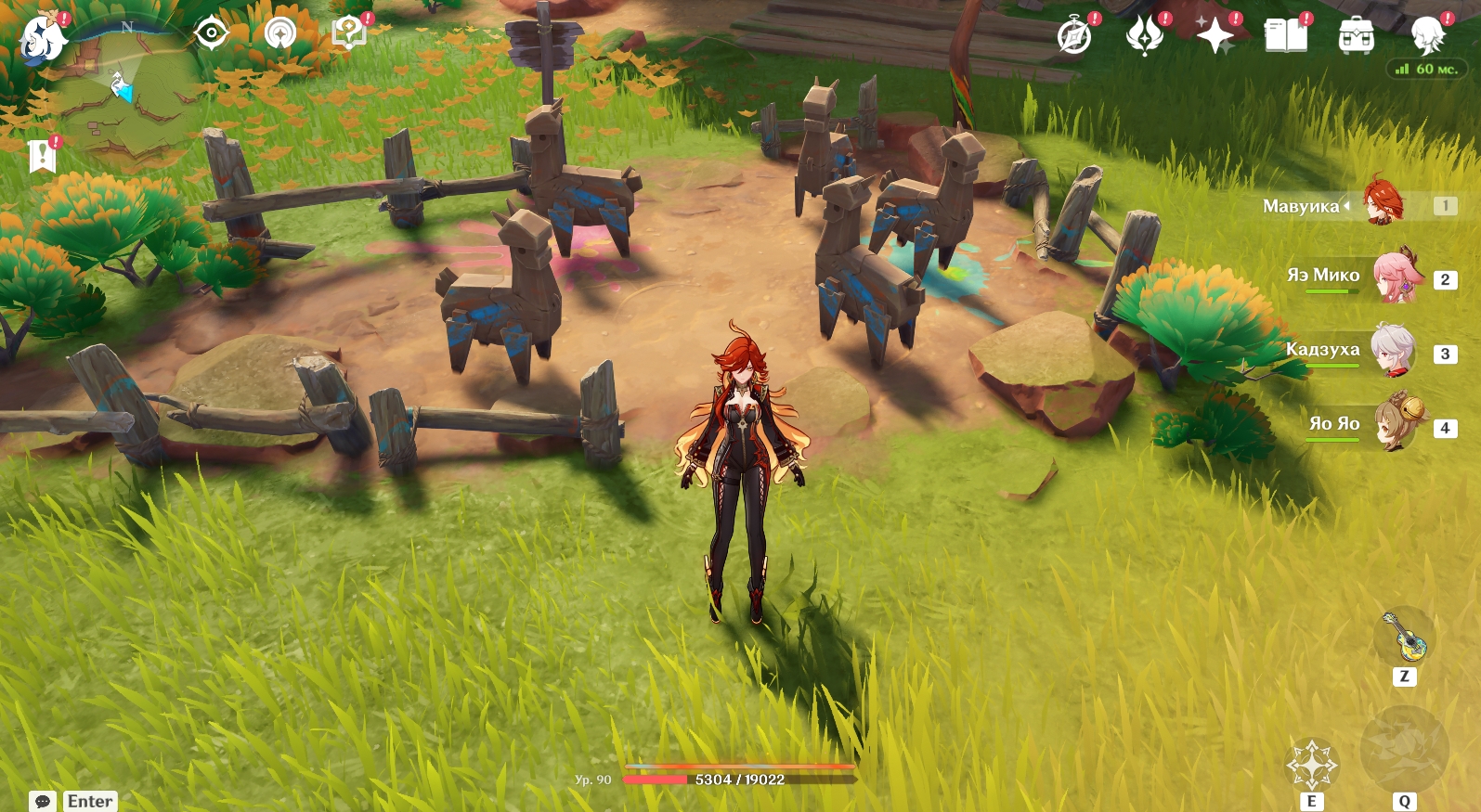Activate the elemental skill icon
This screenshot has height=812, width=1481.
point(1311,765)
